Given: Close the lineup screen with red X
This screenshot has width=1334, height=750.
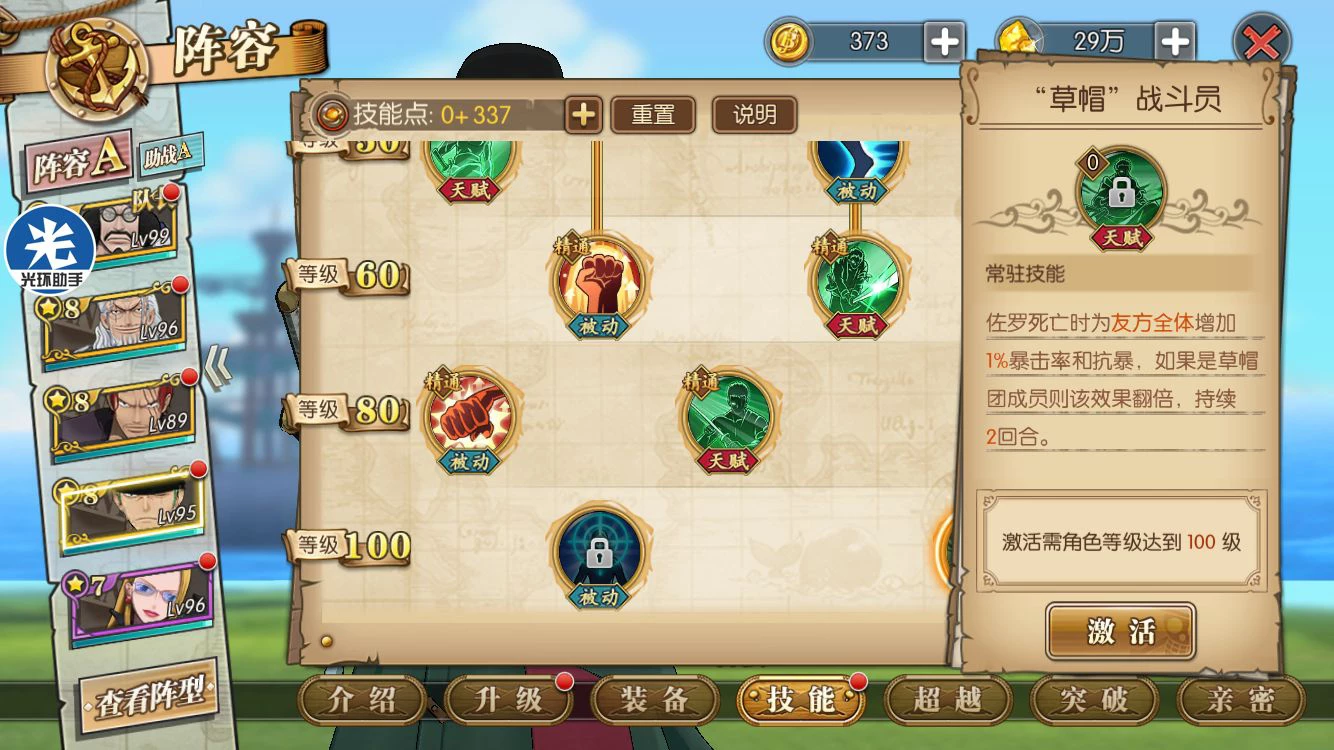Looking at the screenshot, I should tap(1262, 42).
